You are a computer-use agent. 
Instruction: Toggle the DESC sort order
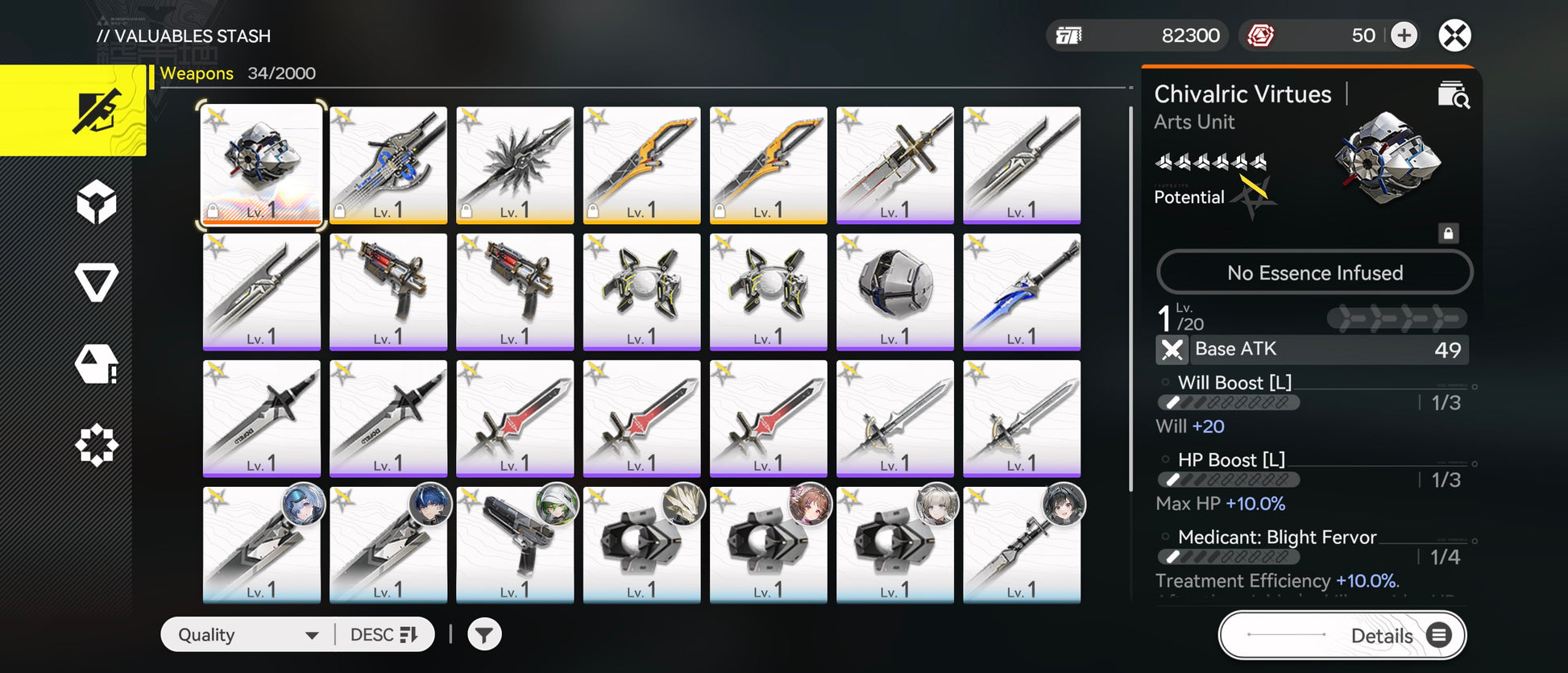(x=384, y=635)
